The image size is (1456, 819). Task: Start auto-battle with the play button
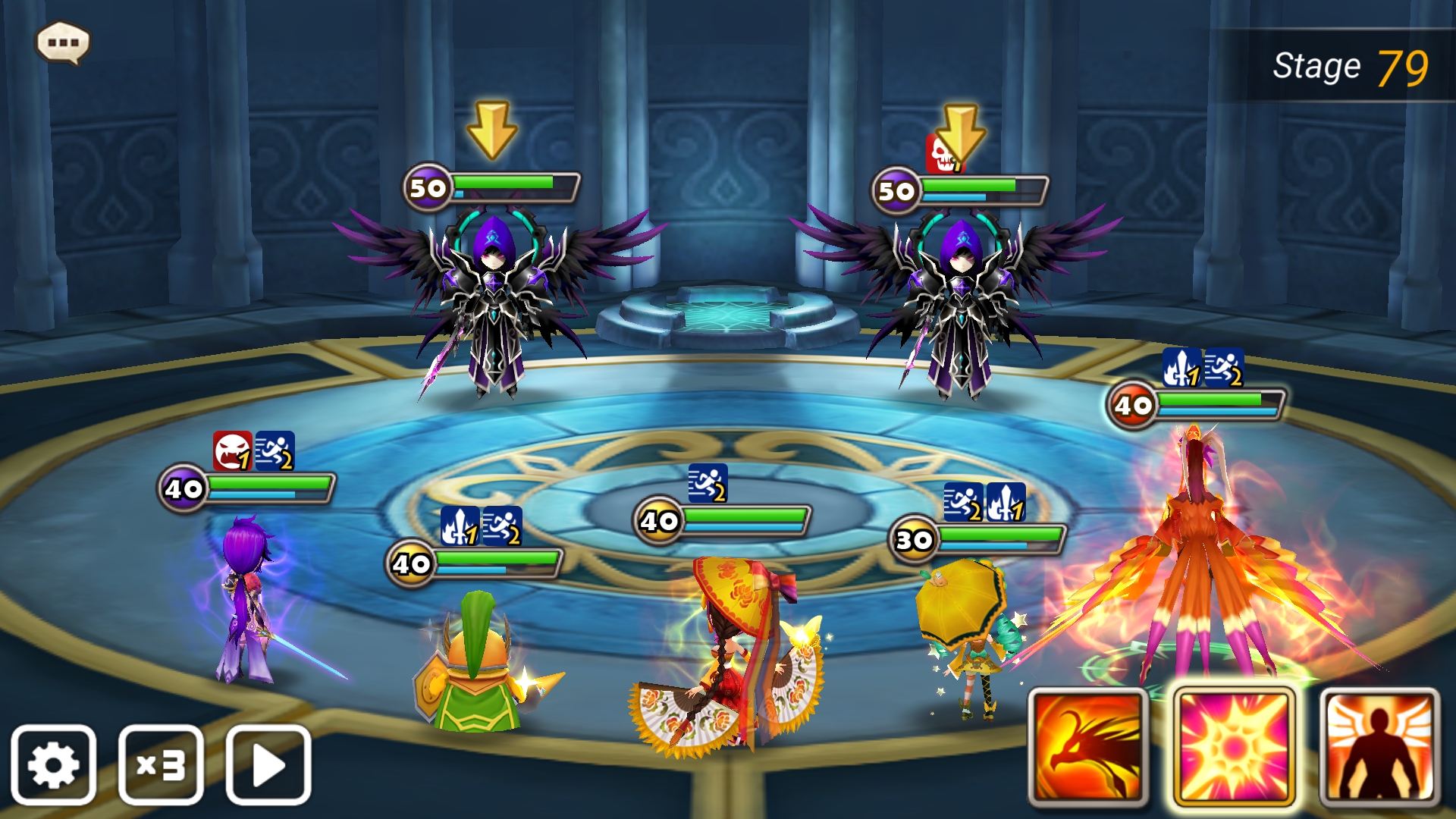click(268, 764)
